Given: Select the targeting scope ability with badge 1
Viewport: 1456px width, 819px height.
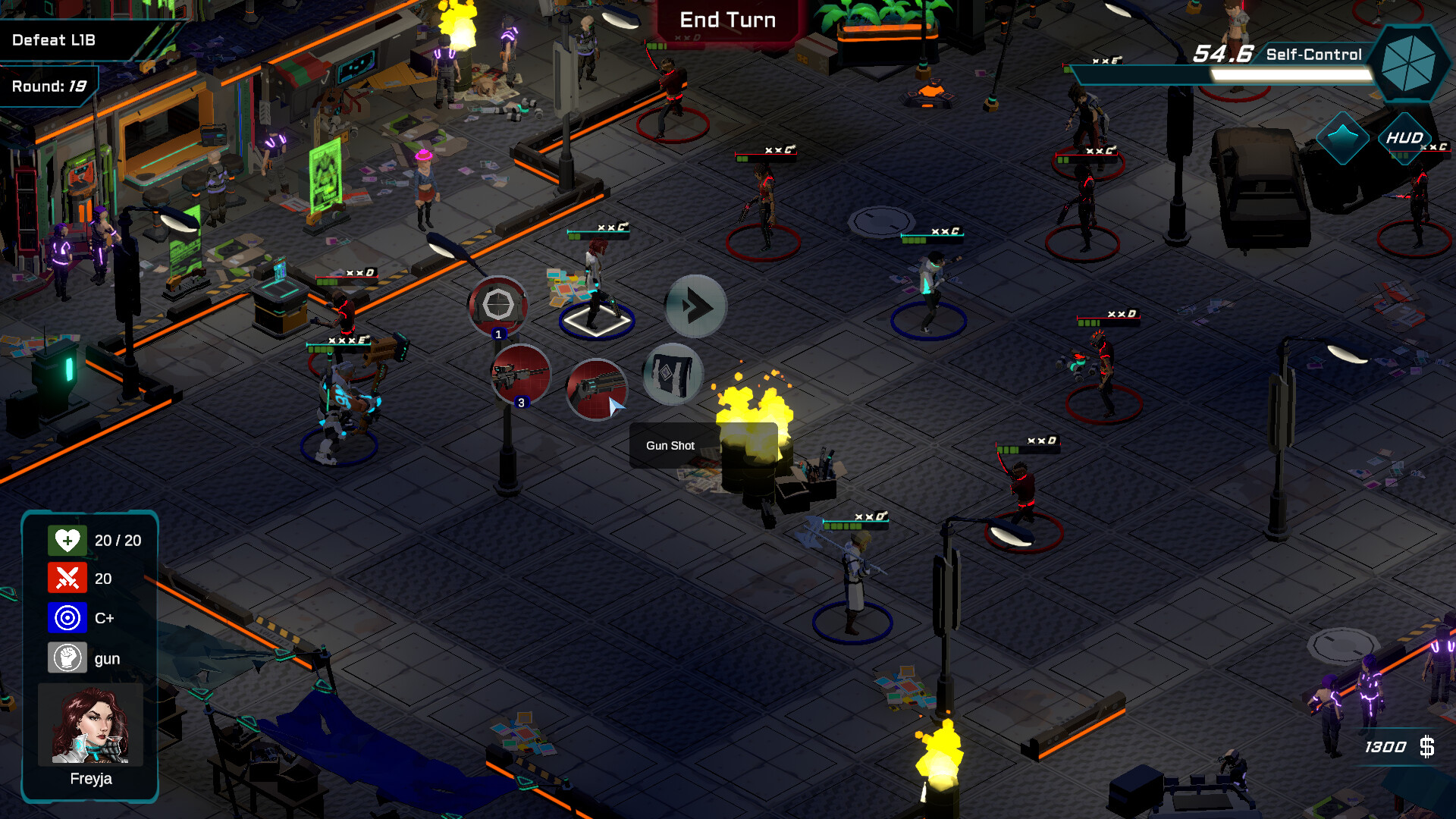Looking at the screenshot, I should (498, 303).
